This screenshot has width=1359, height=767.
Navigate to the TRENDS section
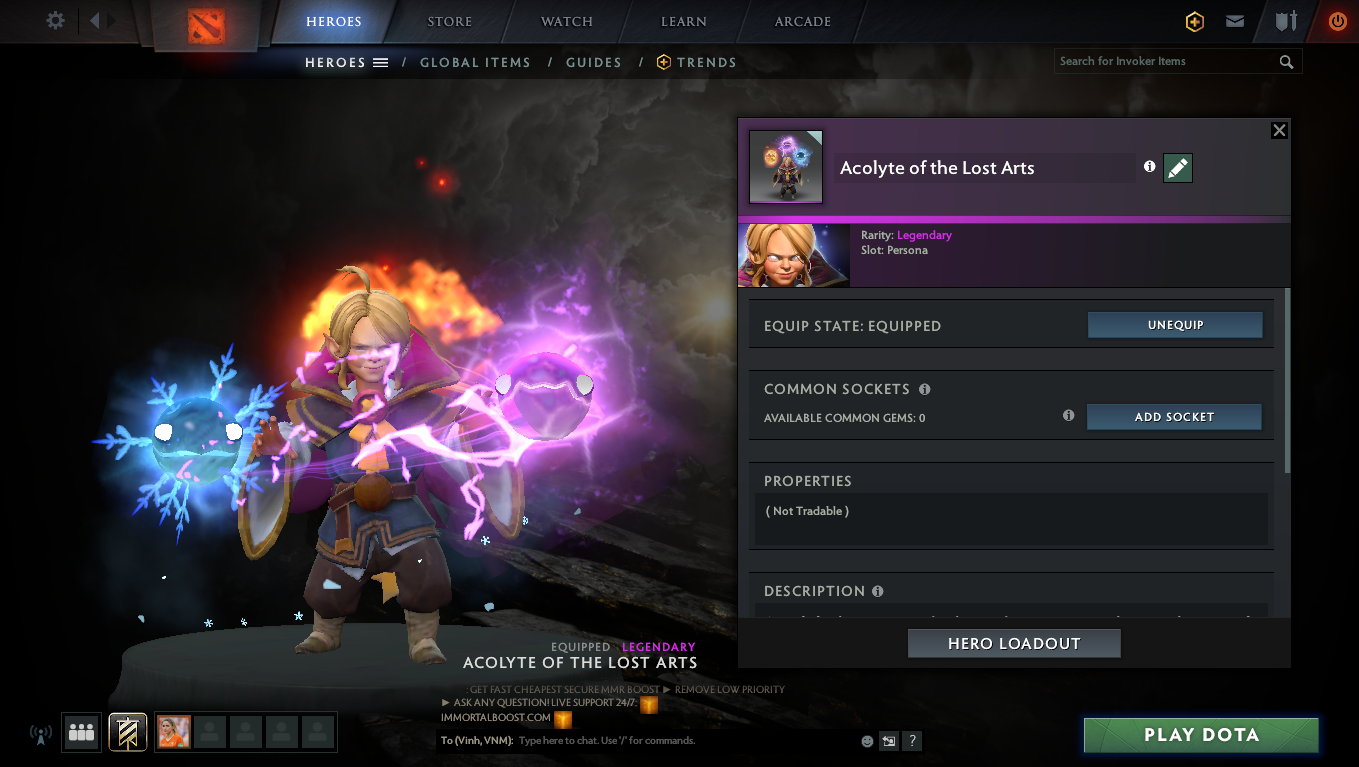(x=705, y=62)
